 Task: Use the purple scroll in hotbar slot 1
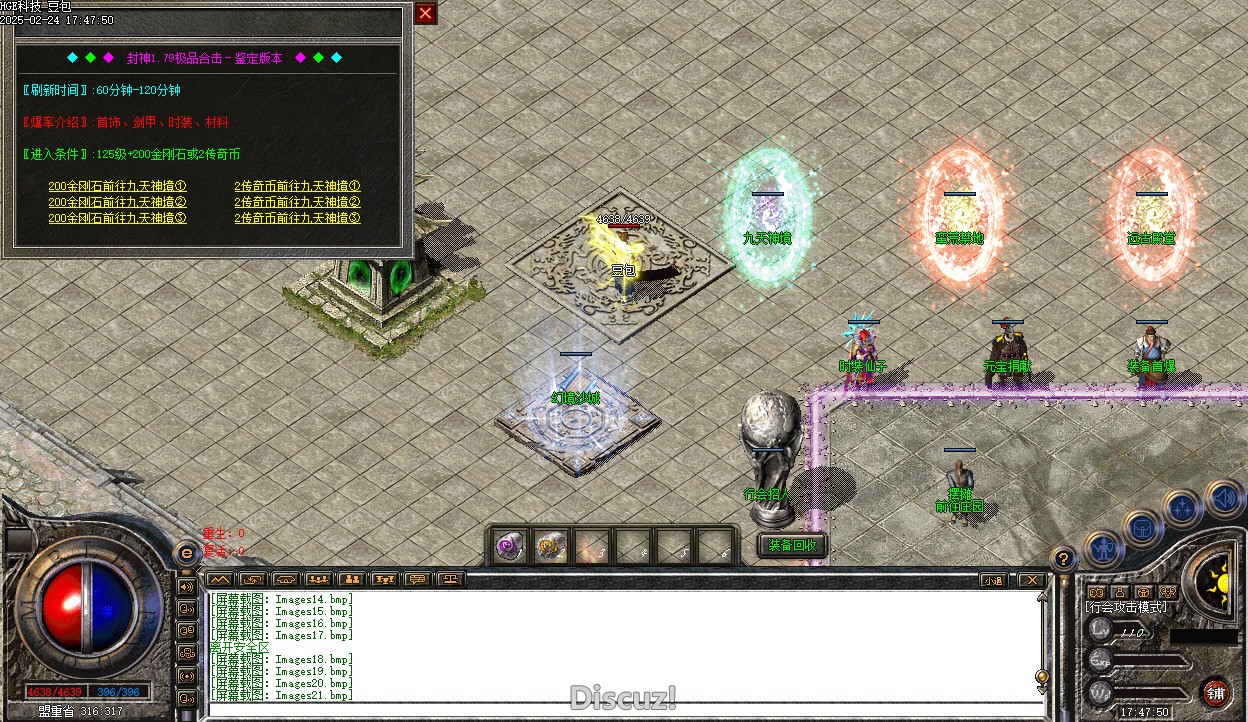pos(511,547)
